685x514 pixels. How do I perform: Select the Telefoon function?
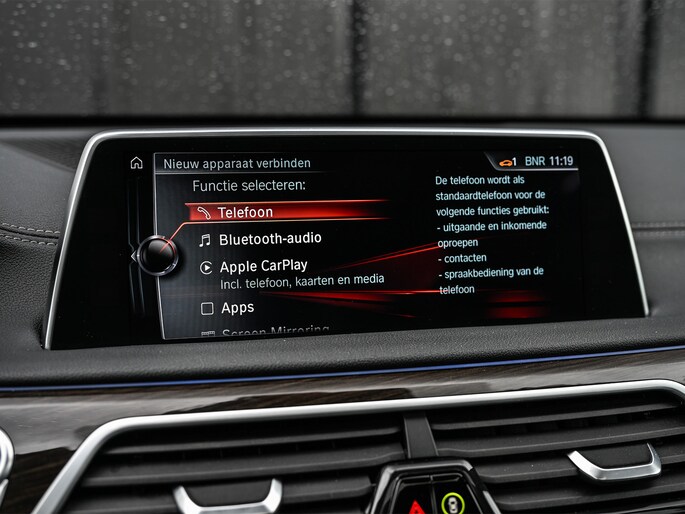point(245,212)
